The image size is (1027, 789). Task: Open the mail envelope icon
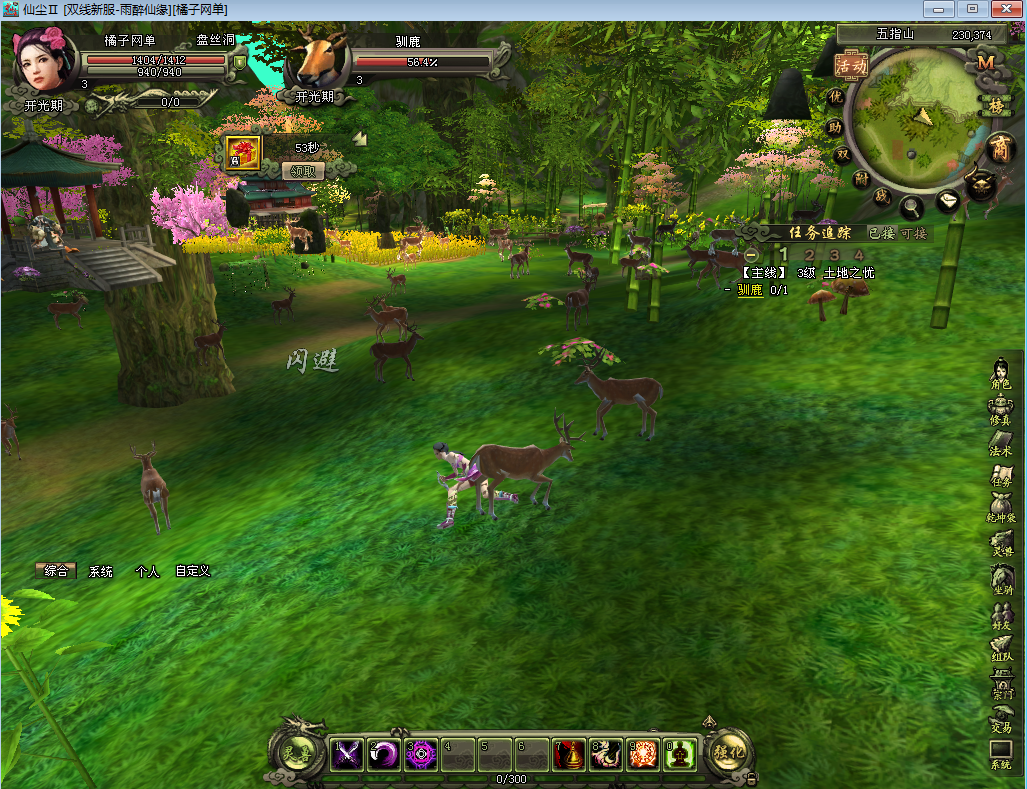[948, 201]
